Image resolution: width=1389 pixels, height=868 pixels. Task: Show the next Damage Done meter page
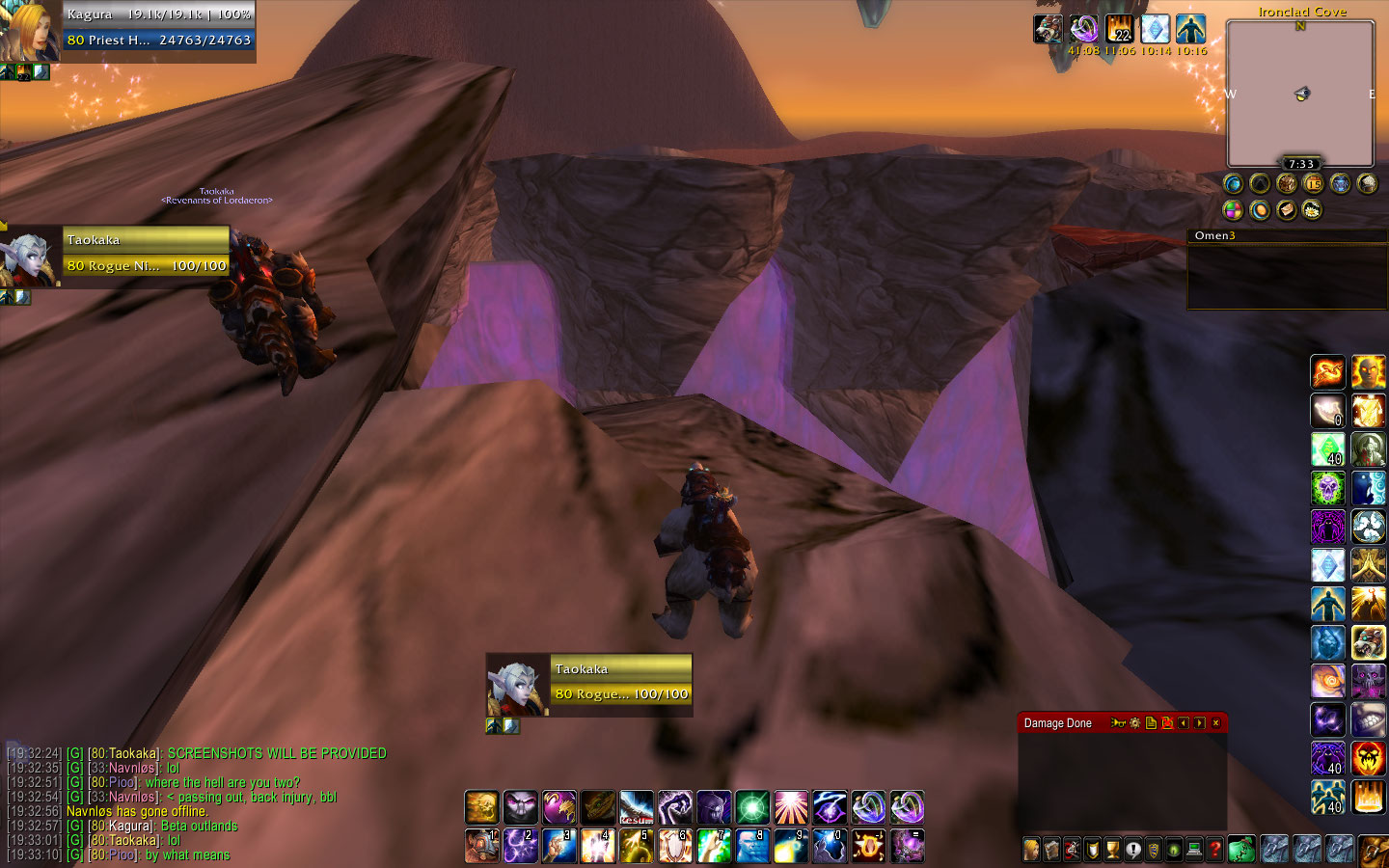pyautogui.click(x=1199, y=723)
